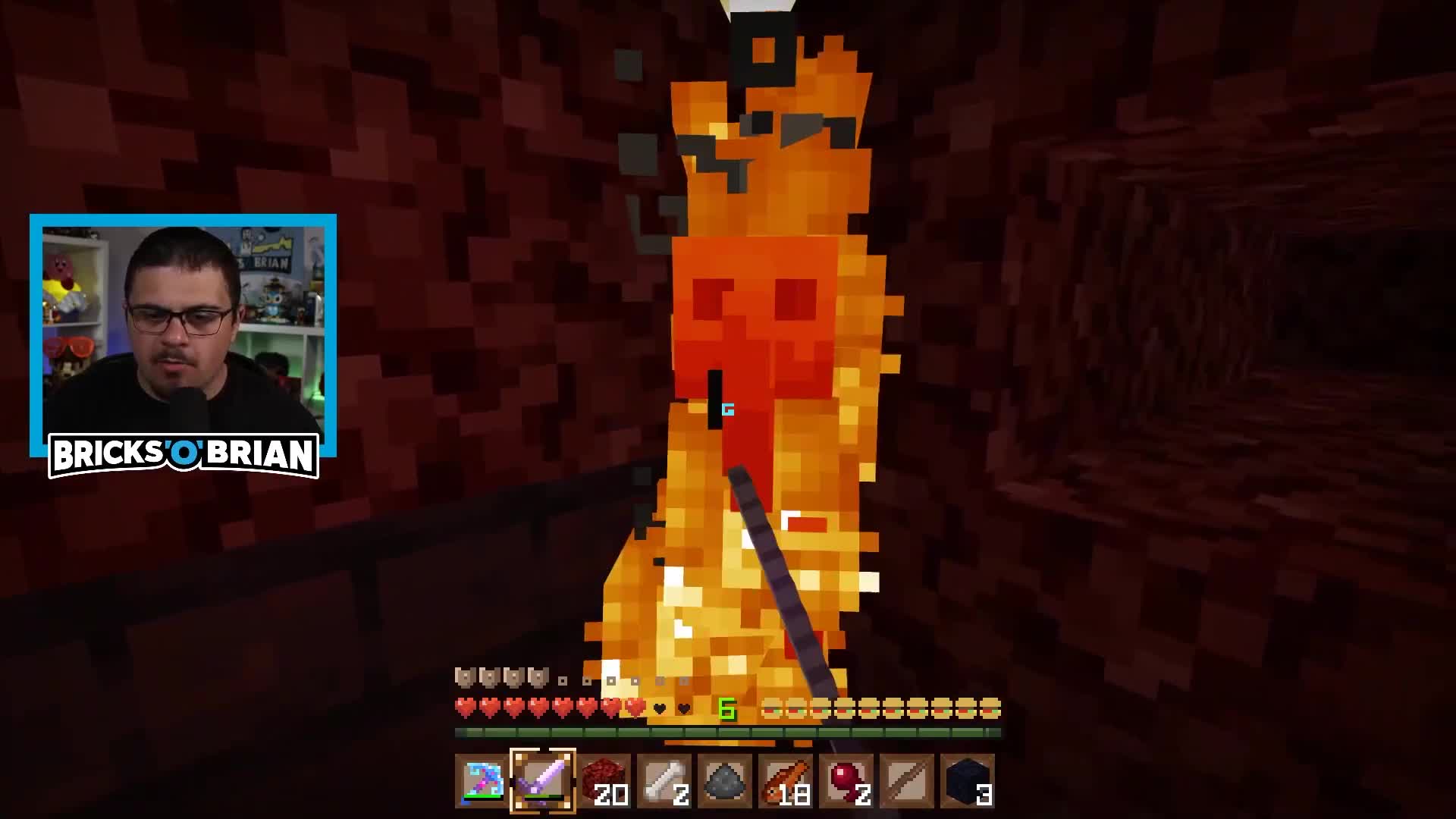Click the green XP progress bar
Viewport: 1456px width, 819px height.
click(x=728, y=733)
